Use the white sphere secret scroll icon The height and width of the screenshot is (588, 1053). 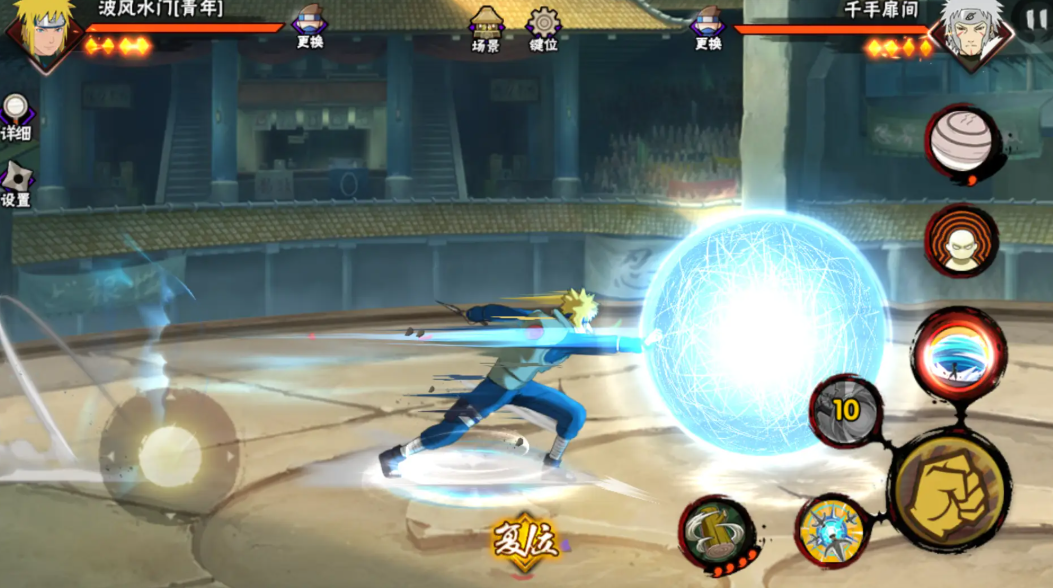[x=962, y=144]
